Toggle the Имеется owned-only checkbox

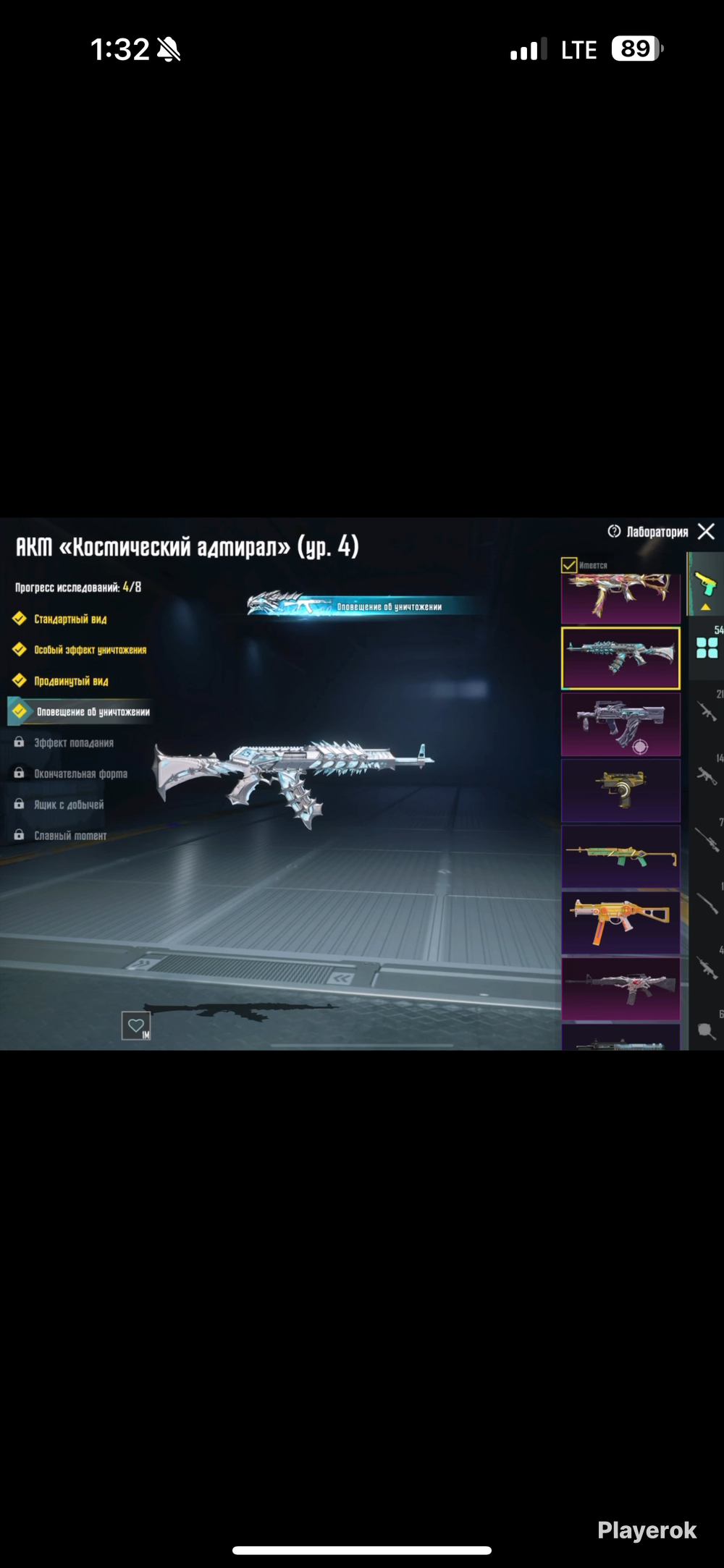click(x=570, y=565)
